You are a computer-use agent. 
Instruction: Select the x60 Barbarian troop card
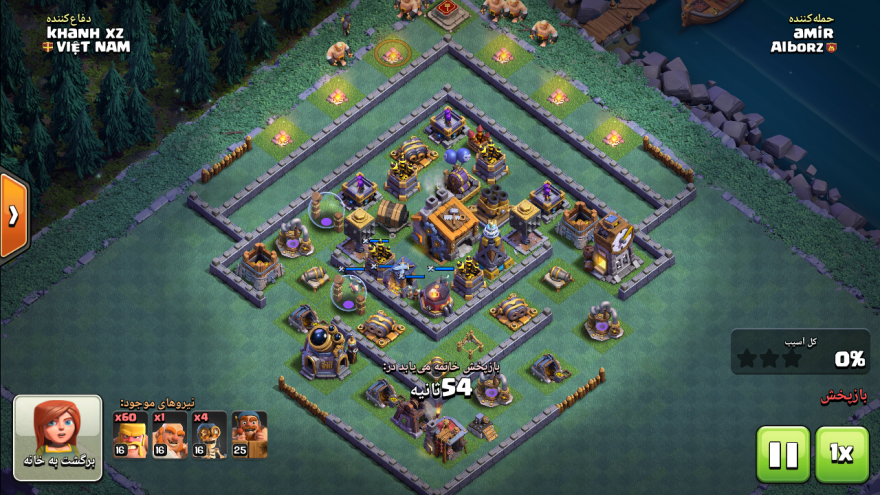coord(130,435)
